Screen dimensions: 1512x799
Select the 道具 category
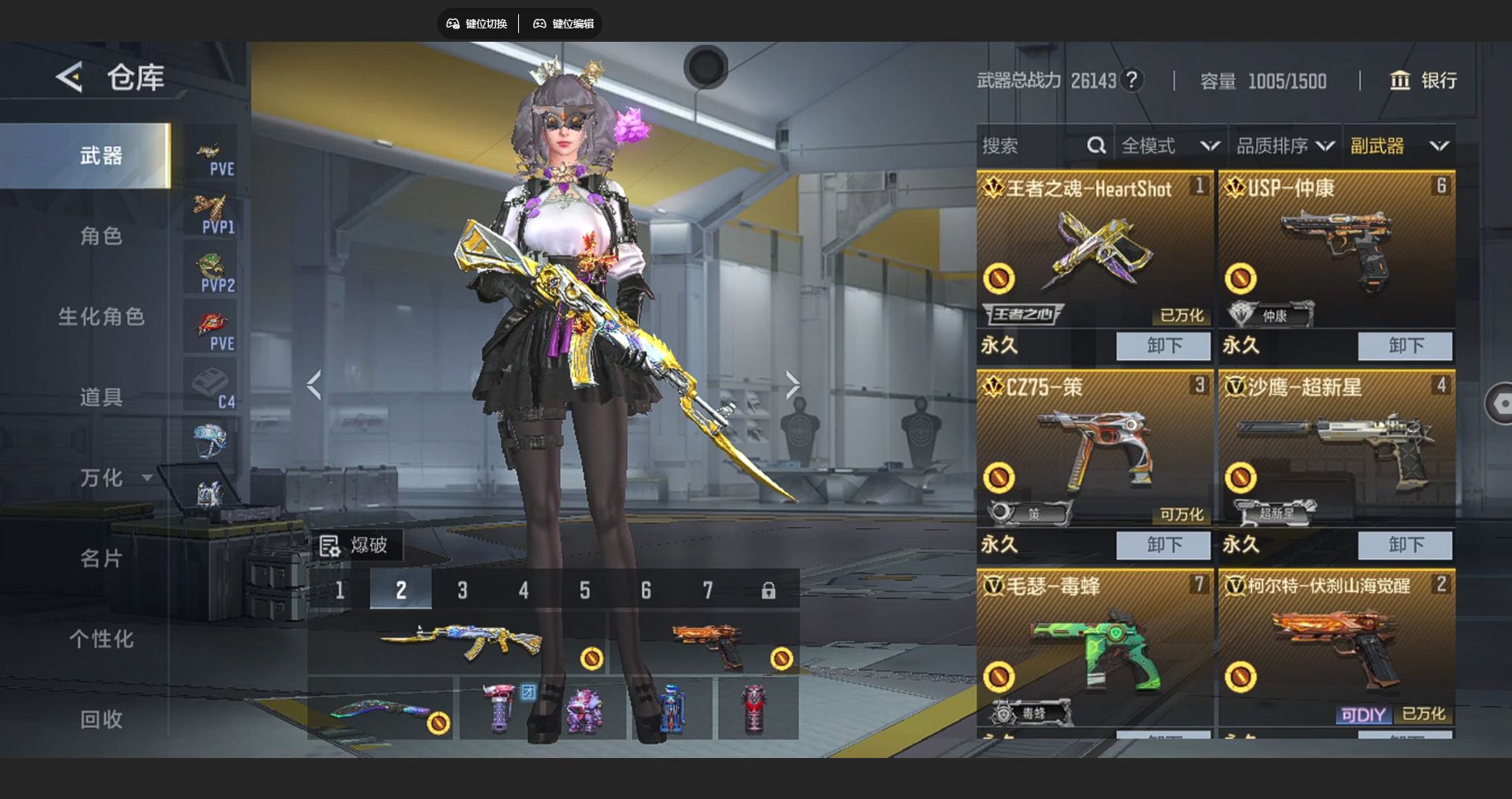coord(101,397)
